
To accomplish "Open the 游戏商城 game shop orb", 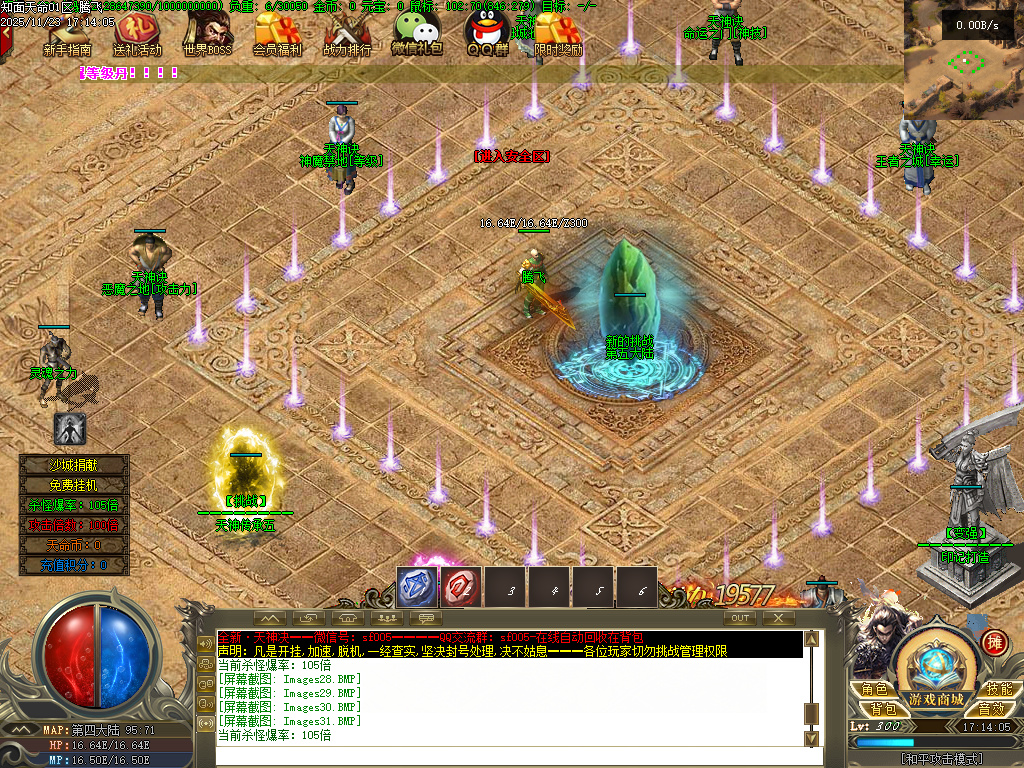I will [935, 670].
